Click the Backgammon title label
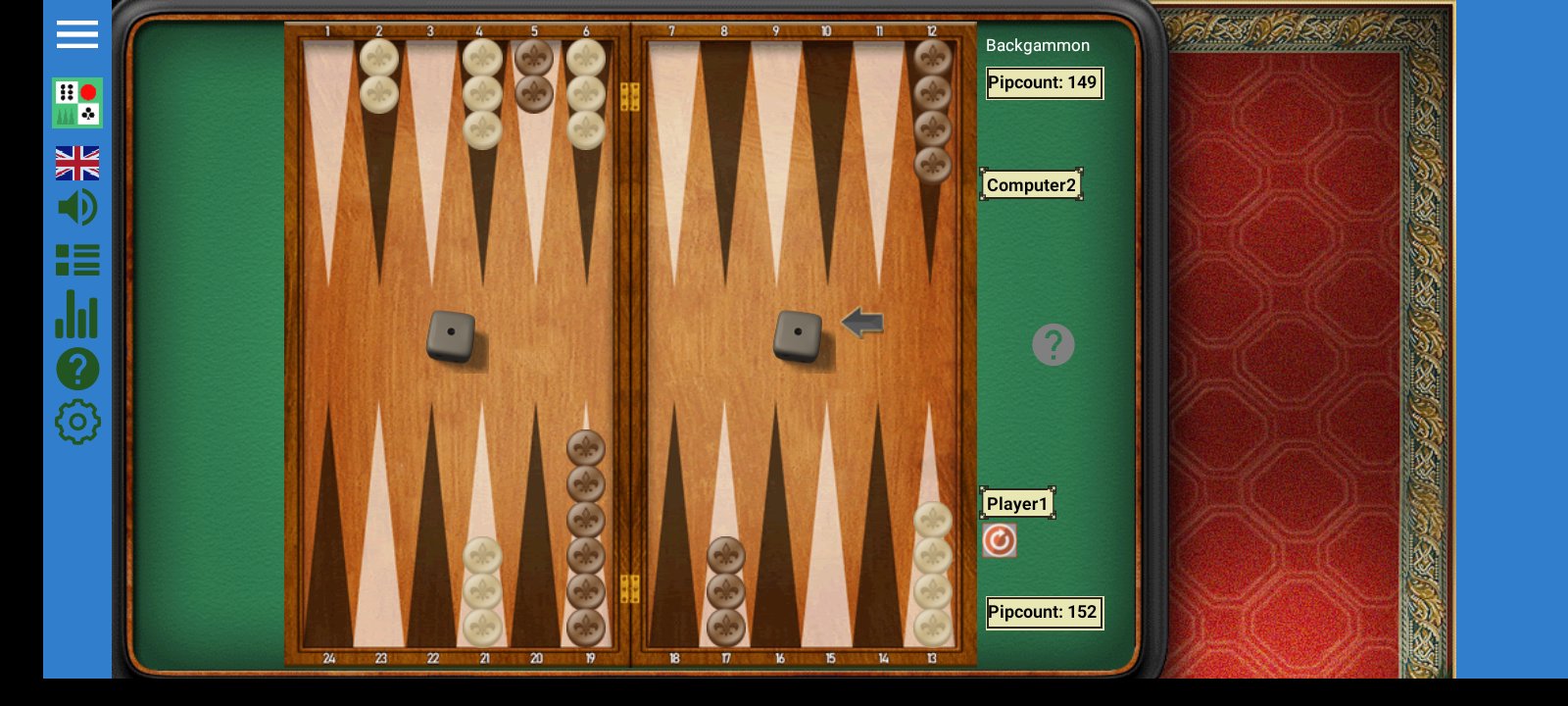This screenshot has height=706, width=1568. 1037,45
